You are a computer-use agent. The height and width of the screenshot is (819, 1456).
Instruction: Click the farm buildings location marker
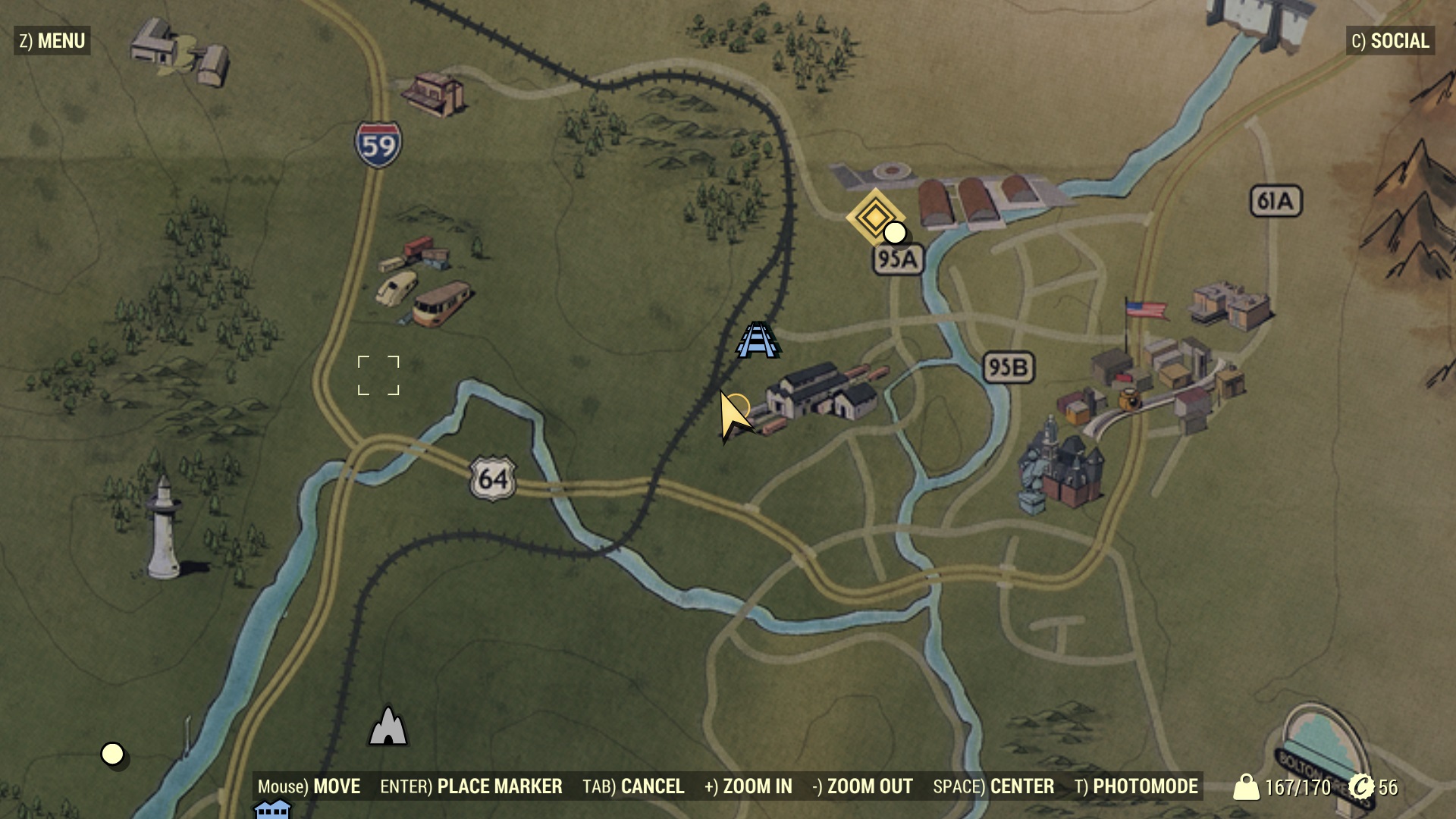179,52
